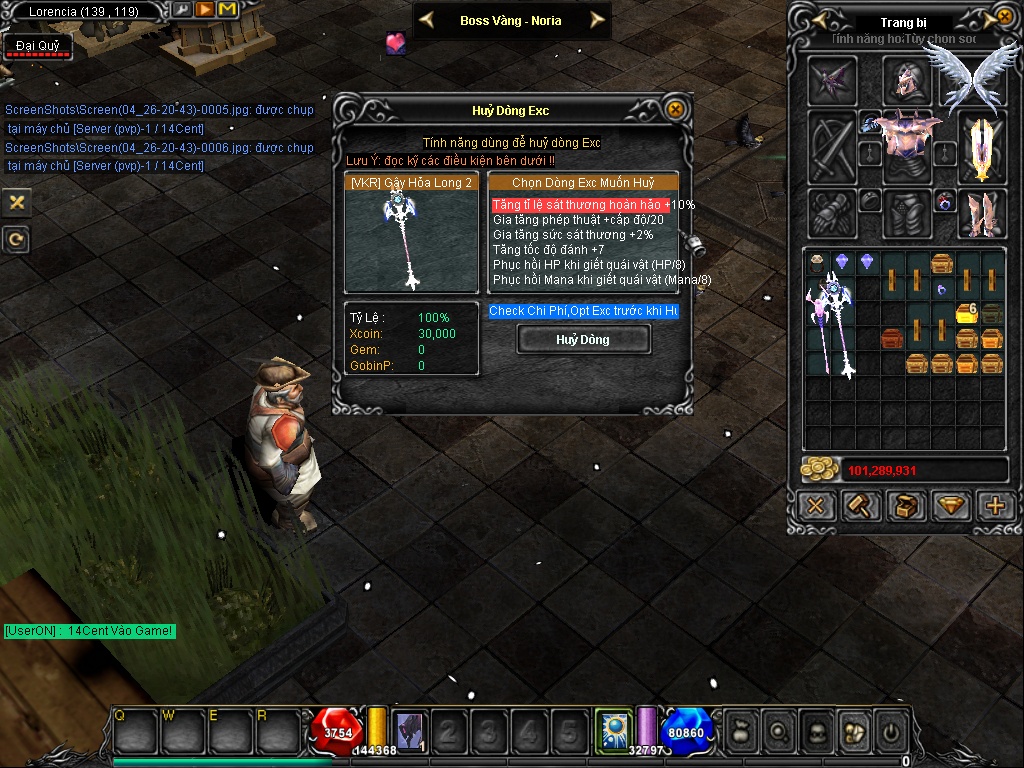The width and height of the screenshot is (1024, 768).
Task: Choose the 'Phục hồi Mana khi giết quái vật' line
Action: [601, 280]
